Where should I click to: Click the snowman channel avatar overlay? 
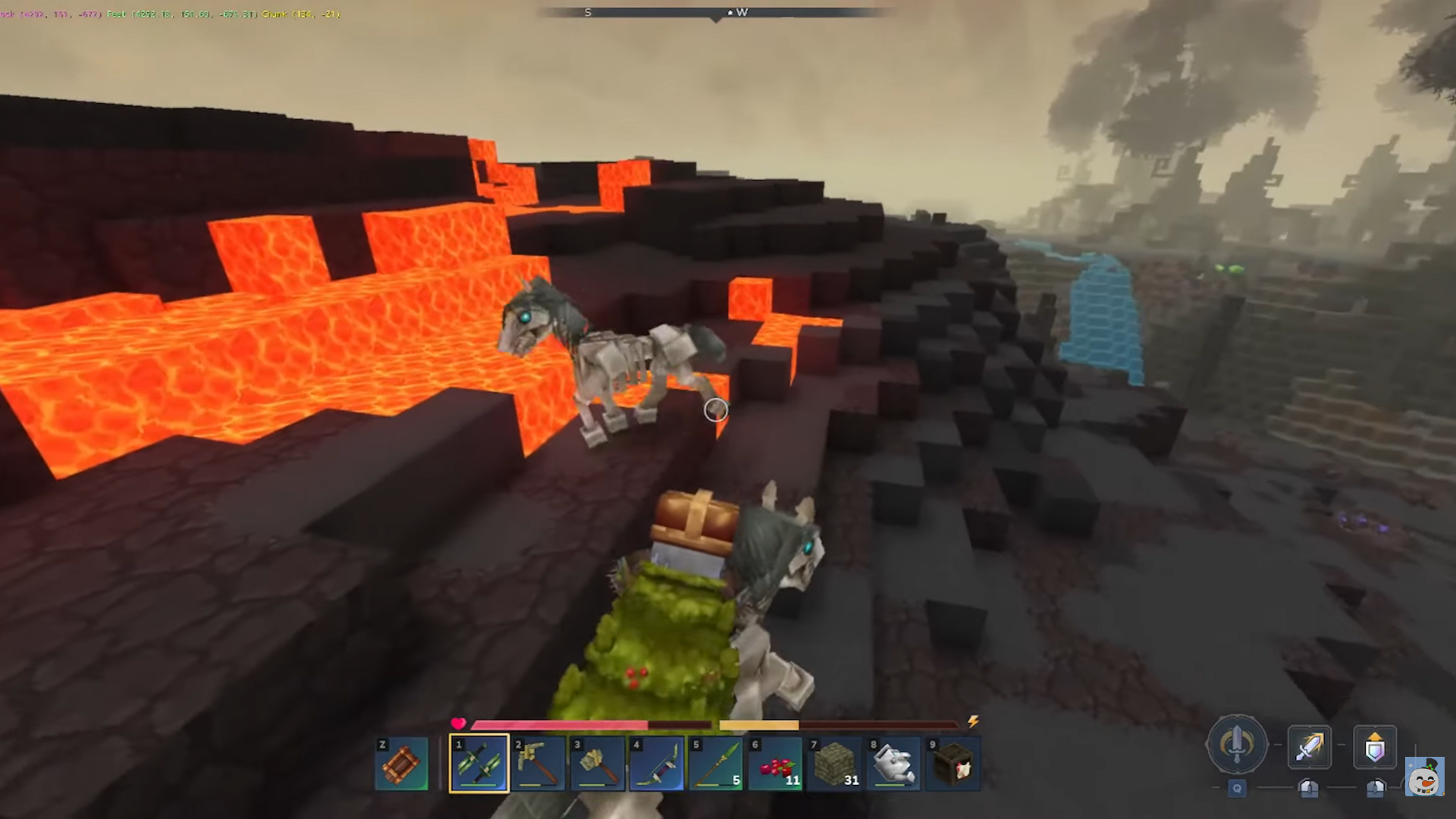tap(1423, 777)
